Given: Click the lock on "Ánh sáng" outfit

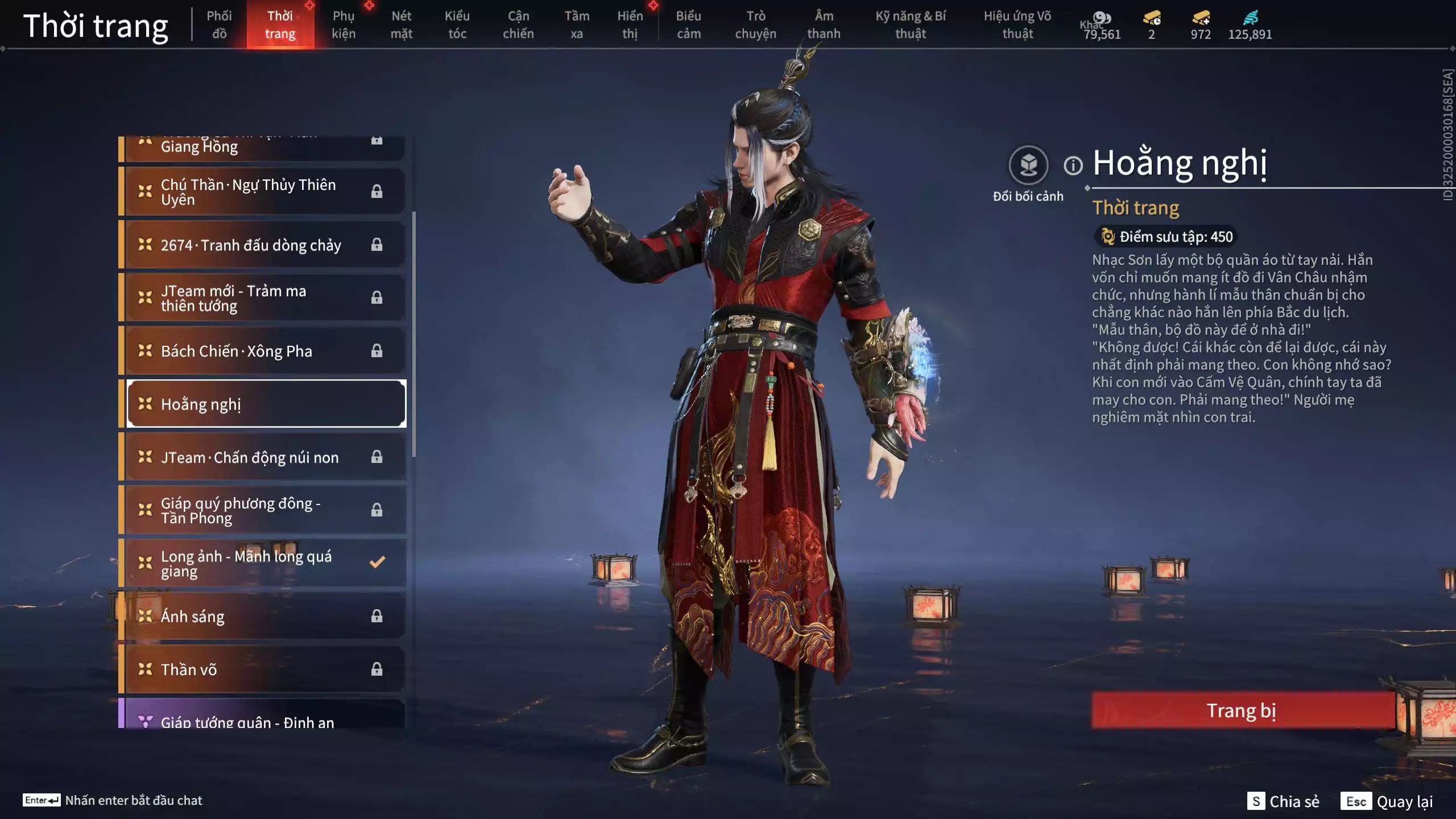Looking at the screenshot, I should click(376, 616).
